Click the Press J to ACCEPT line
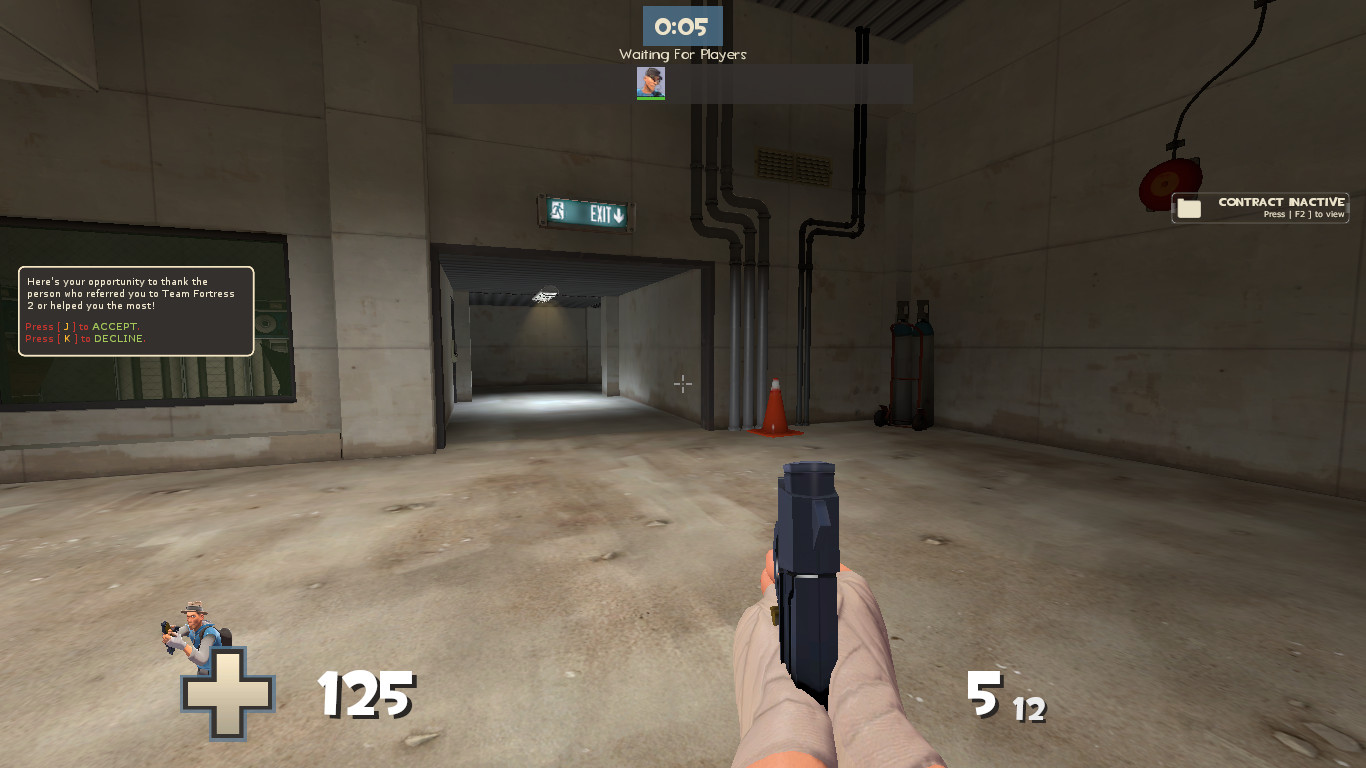This screenshot has height=768, width=1366. pos(82,326)
